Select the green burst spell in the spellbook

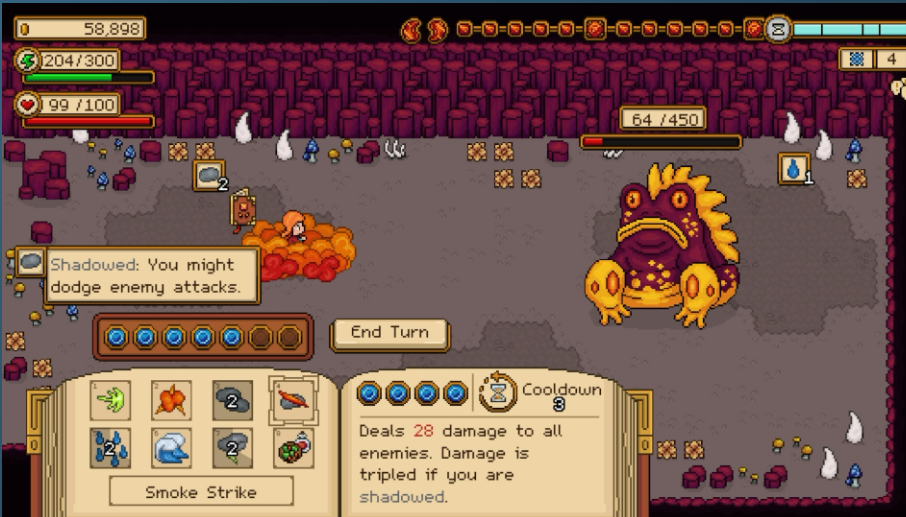[110, 400]
